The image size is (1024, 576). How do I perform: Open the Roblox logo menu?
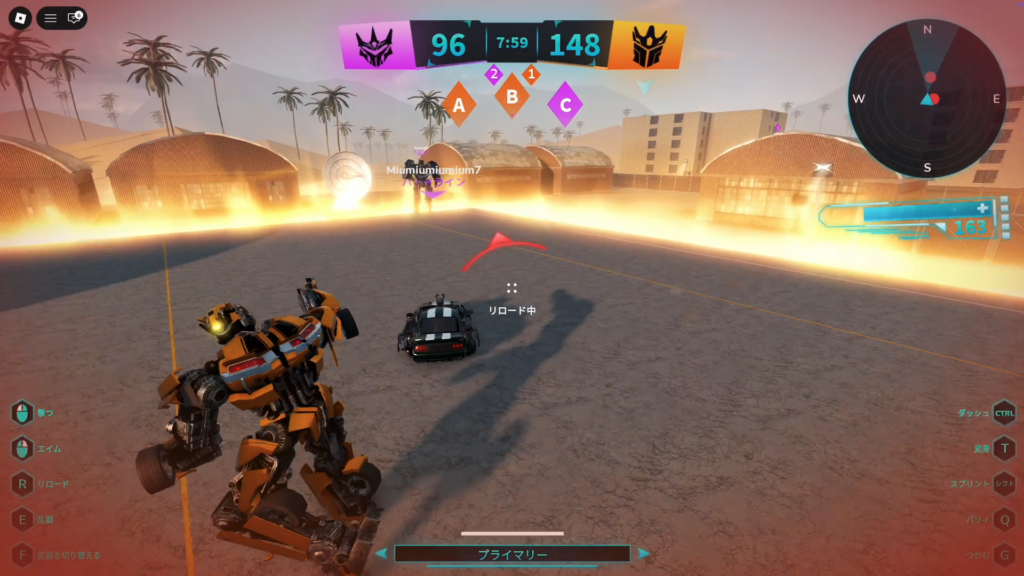coord(18,18)
